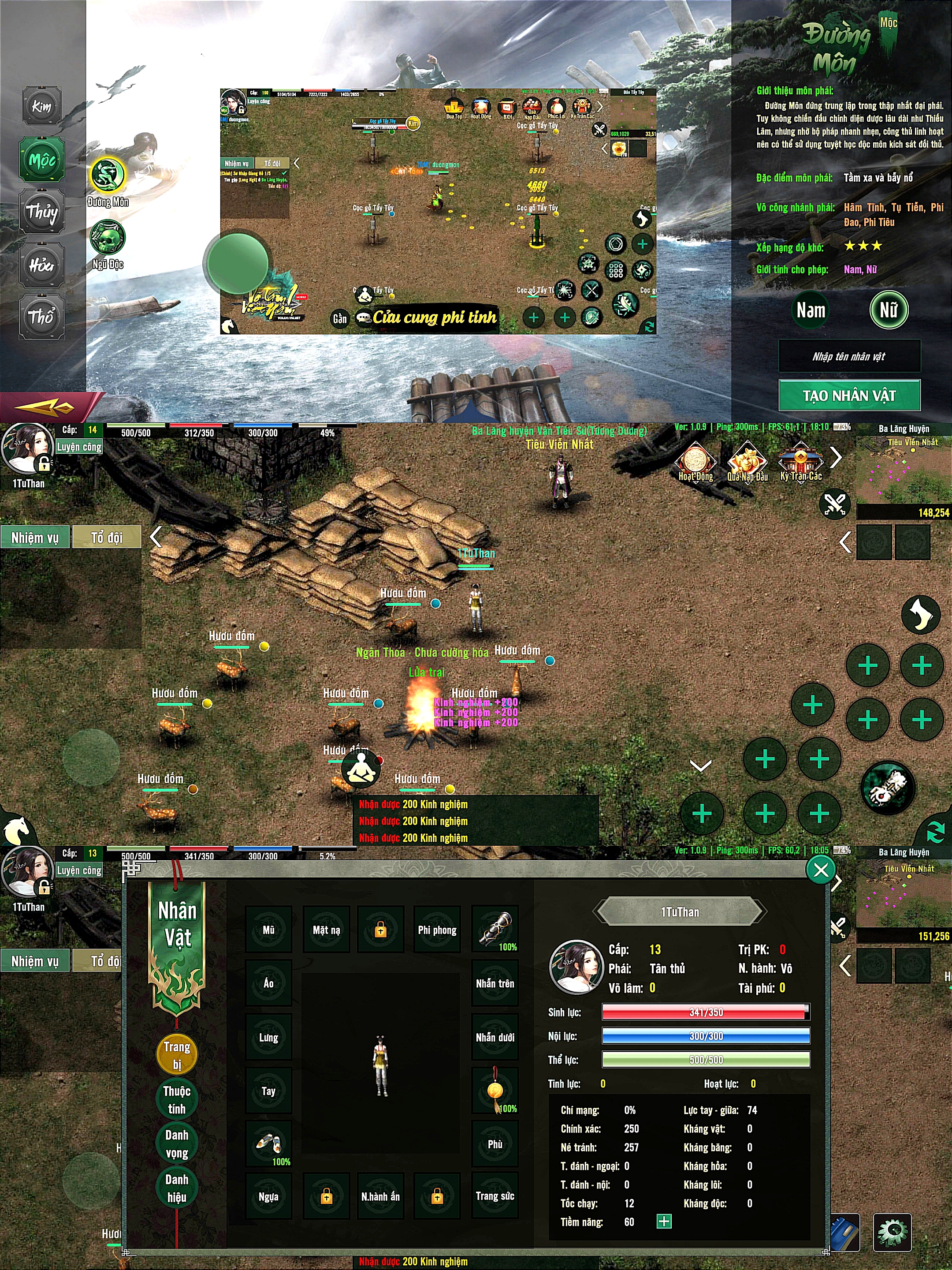Select the Hỏa element
The image size is (952, 1270).
42,265
